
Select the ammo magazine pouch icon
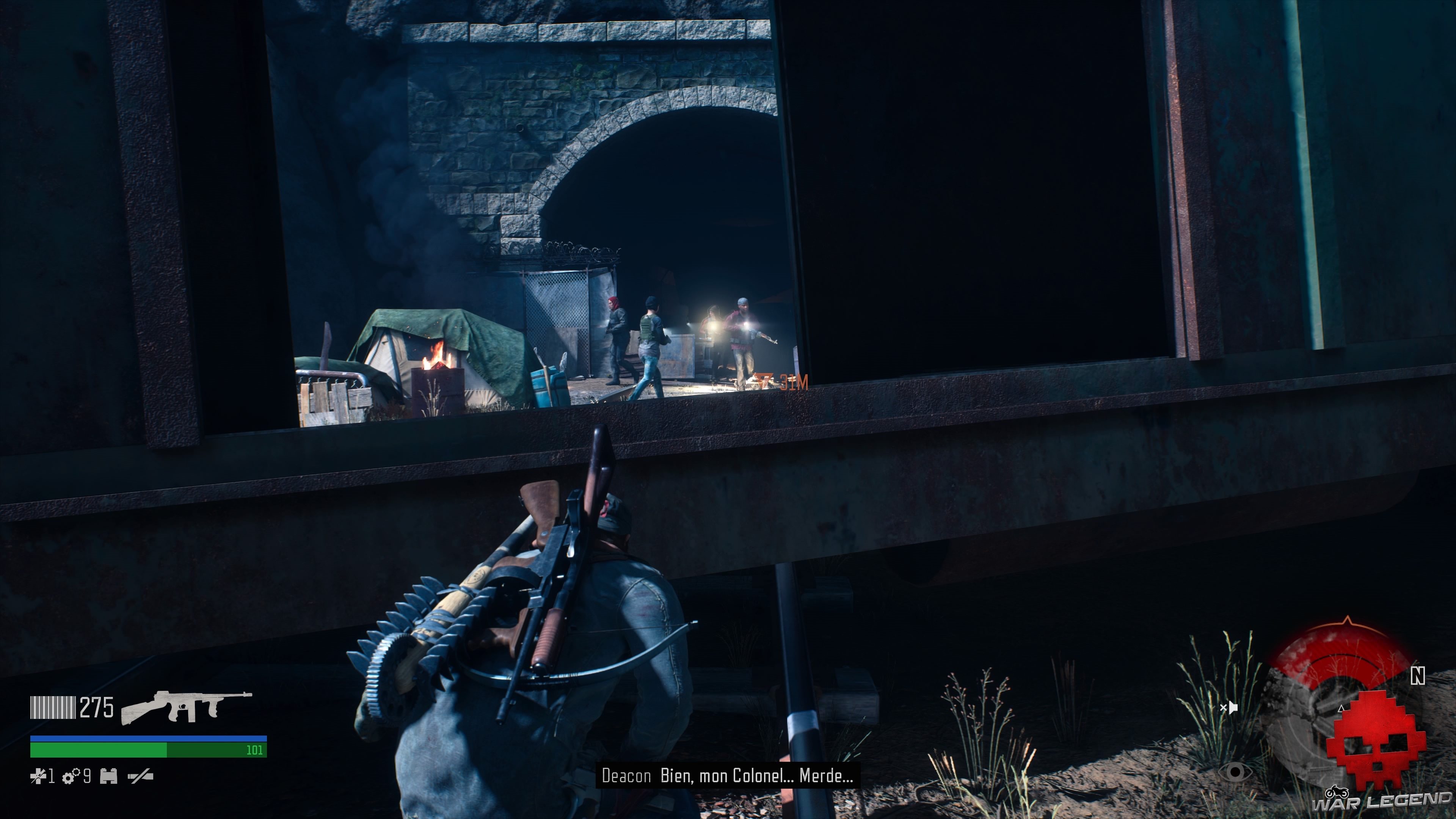click(x=108, y=777)
